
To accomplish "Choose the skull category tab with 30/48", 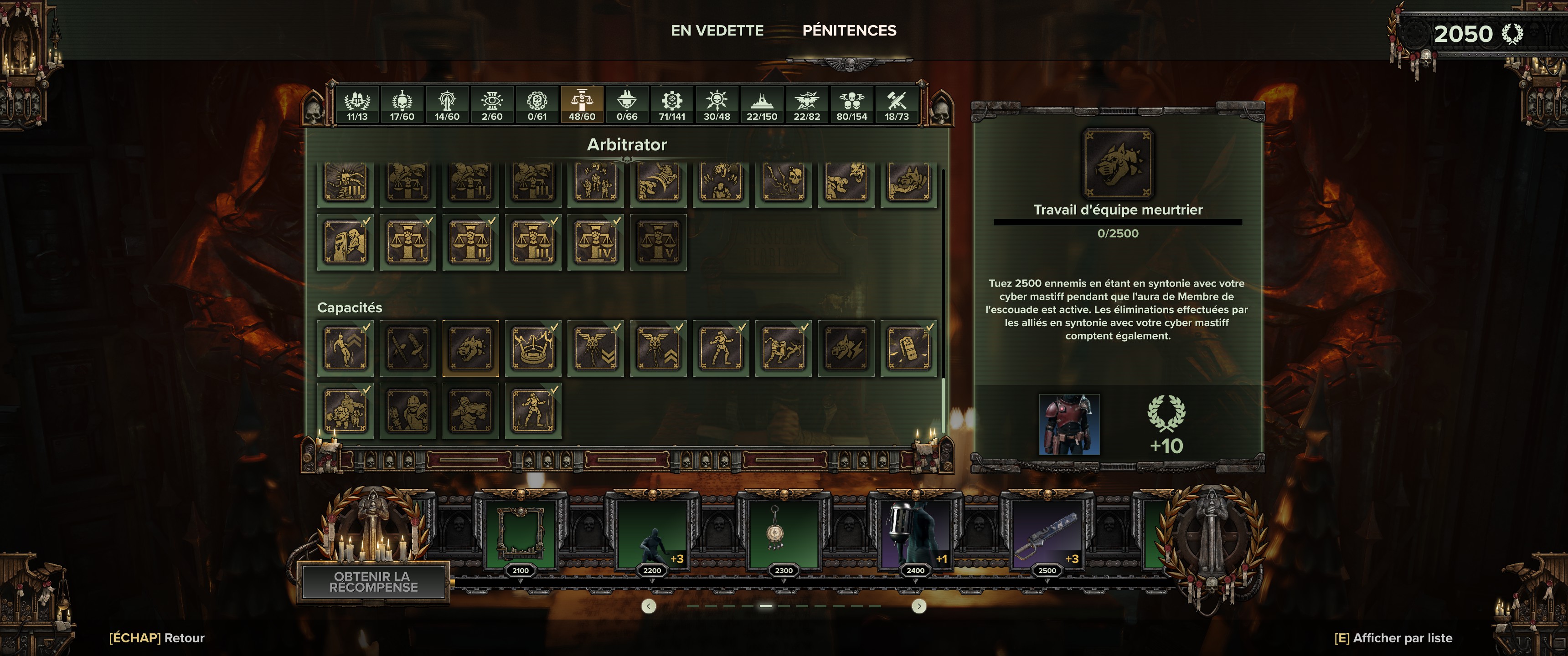I will point(717,105).
